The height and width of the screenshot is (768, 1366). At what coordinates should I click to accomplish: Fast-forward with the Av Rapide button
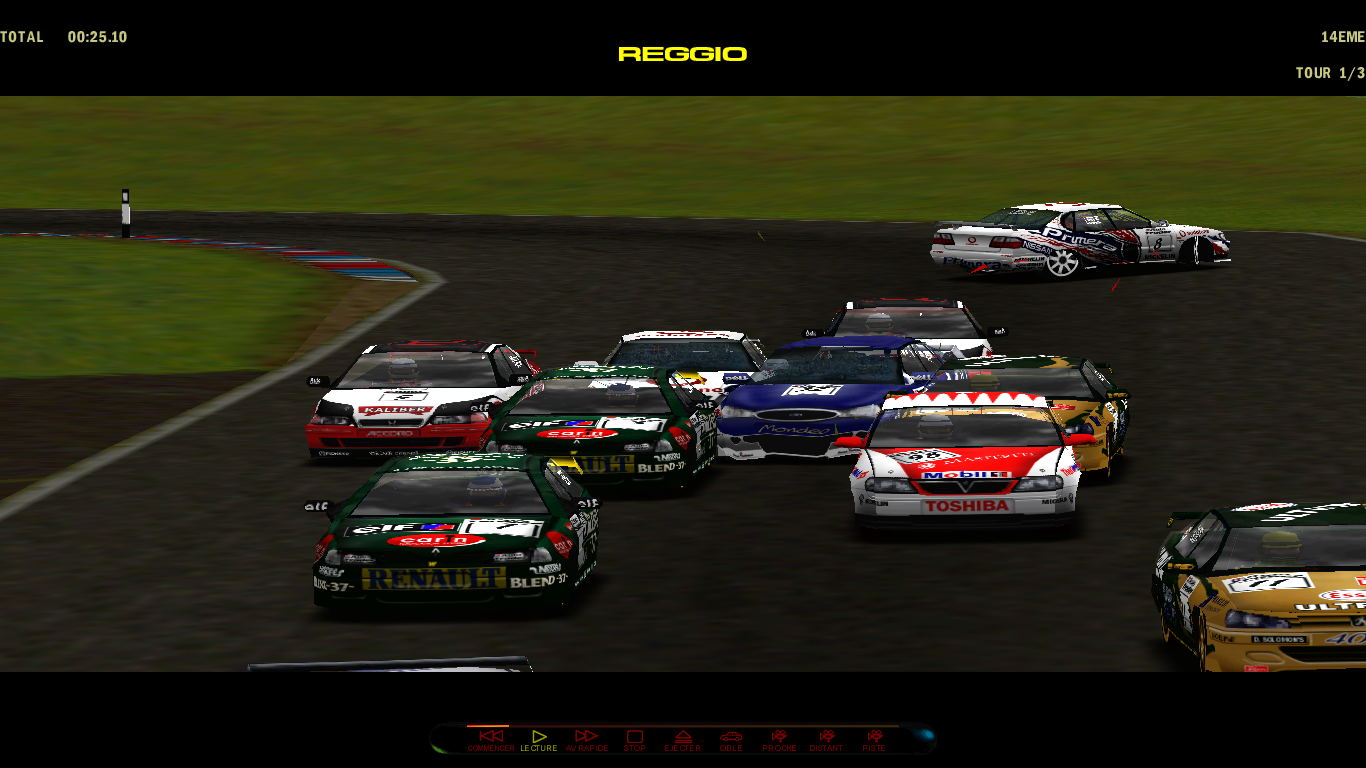(x=587, y=738)
